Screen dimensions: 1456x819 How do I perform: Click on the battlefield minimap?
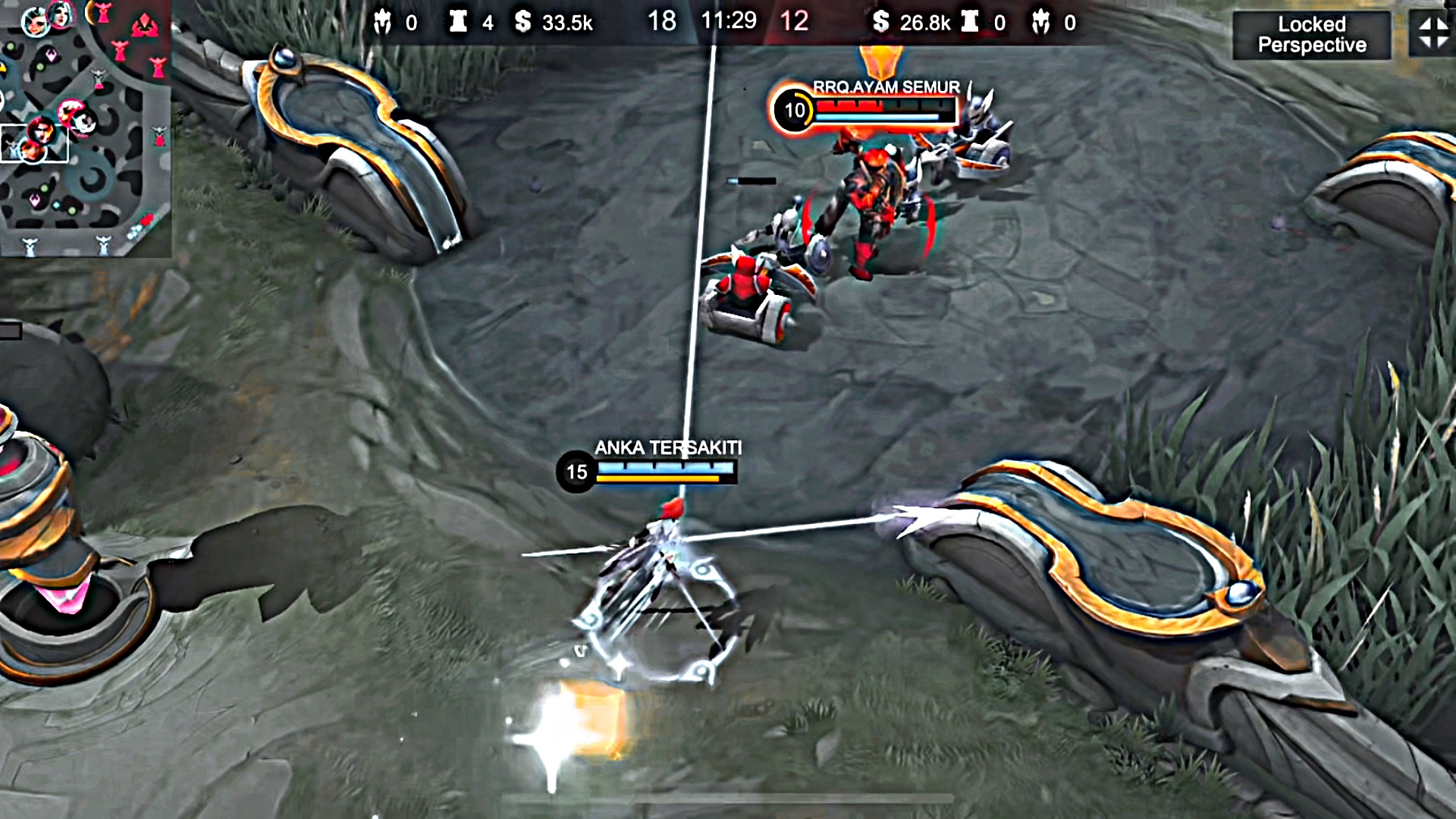coord(83,127)
